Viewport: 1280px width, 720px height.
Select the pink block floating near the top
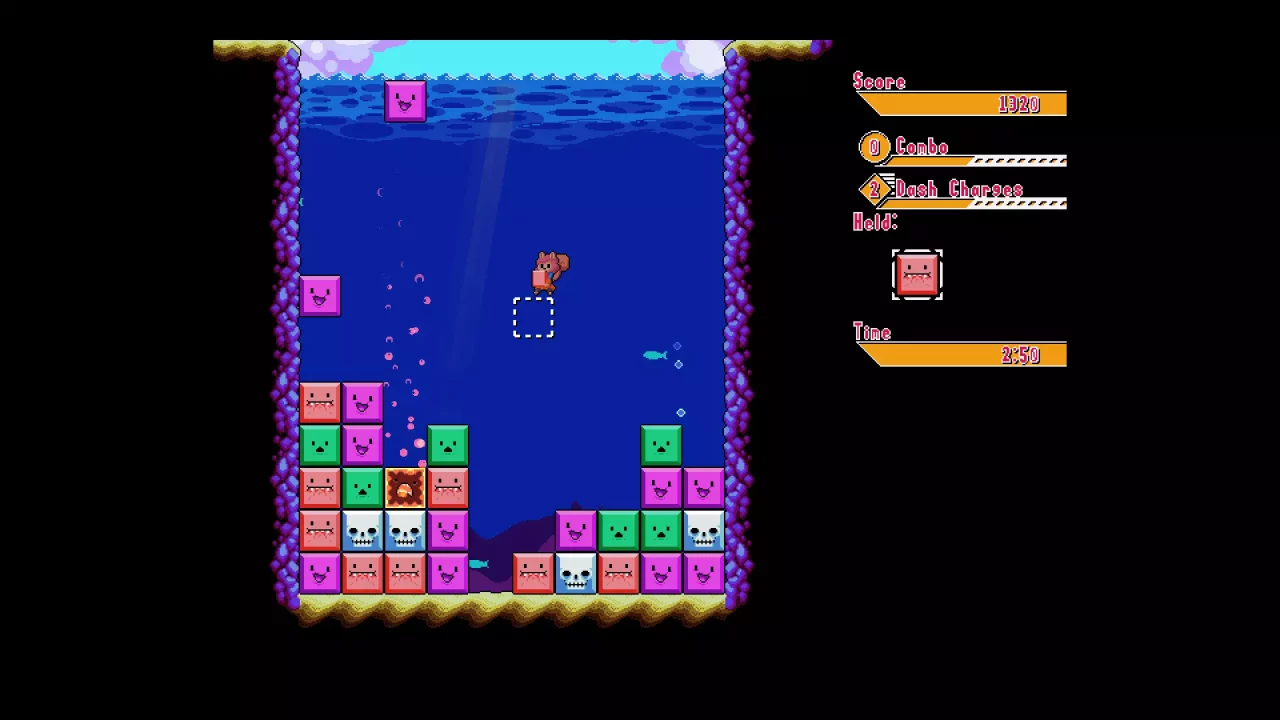tap(405, 99)
